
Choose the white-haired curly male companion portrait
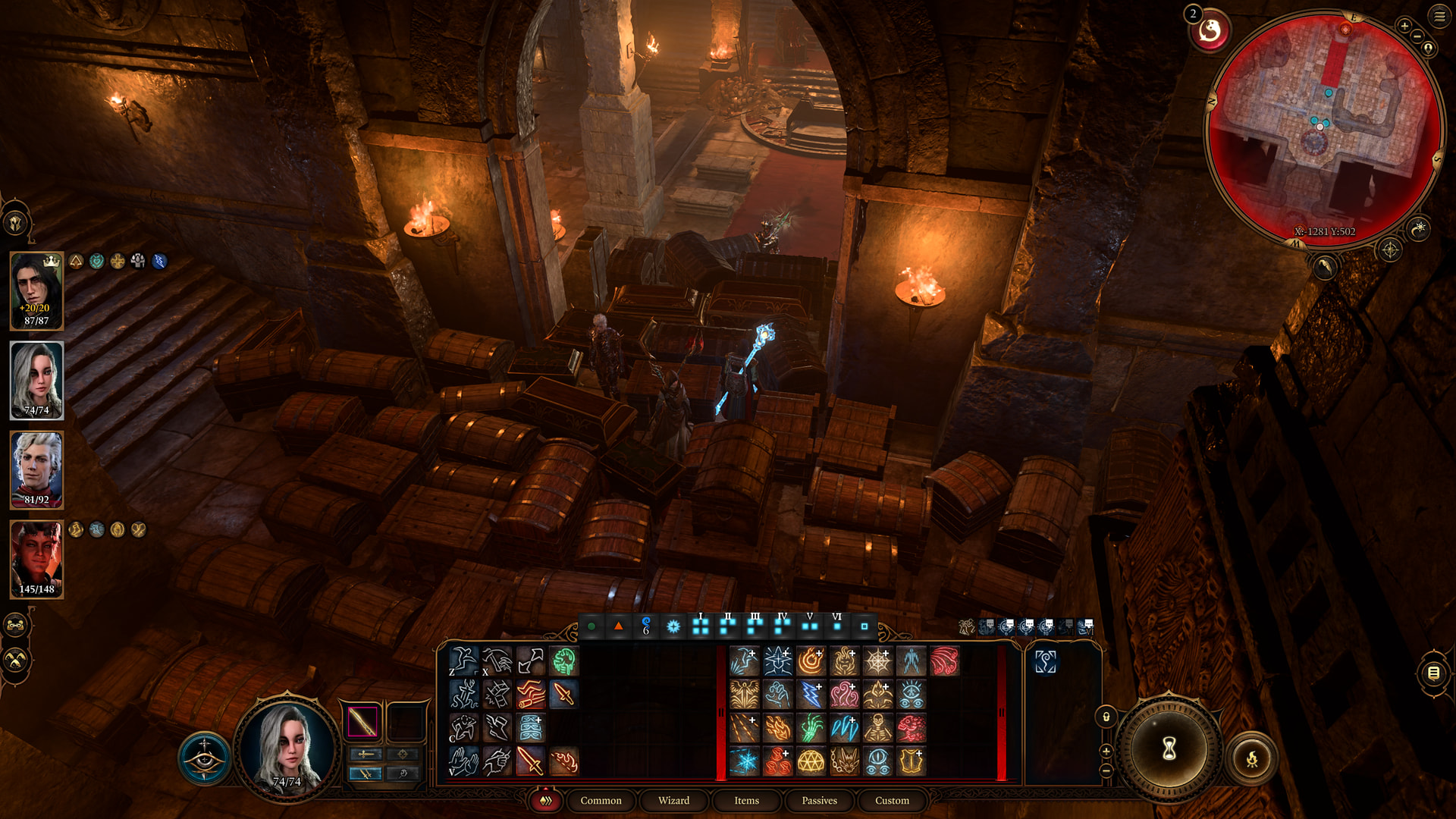(x=36, y=469)
